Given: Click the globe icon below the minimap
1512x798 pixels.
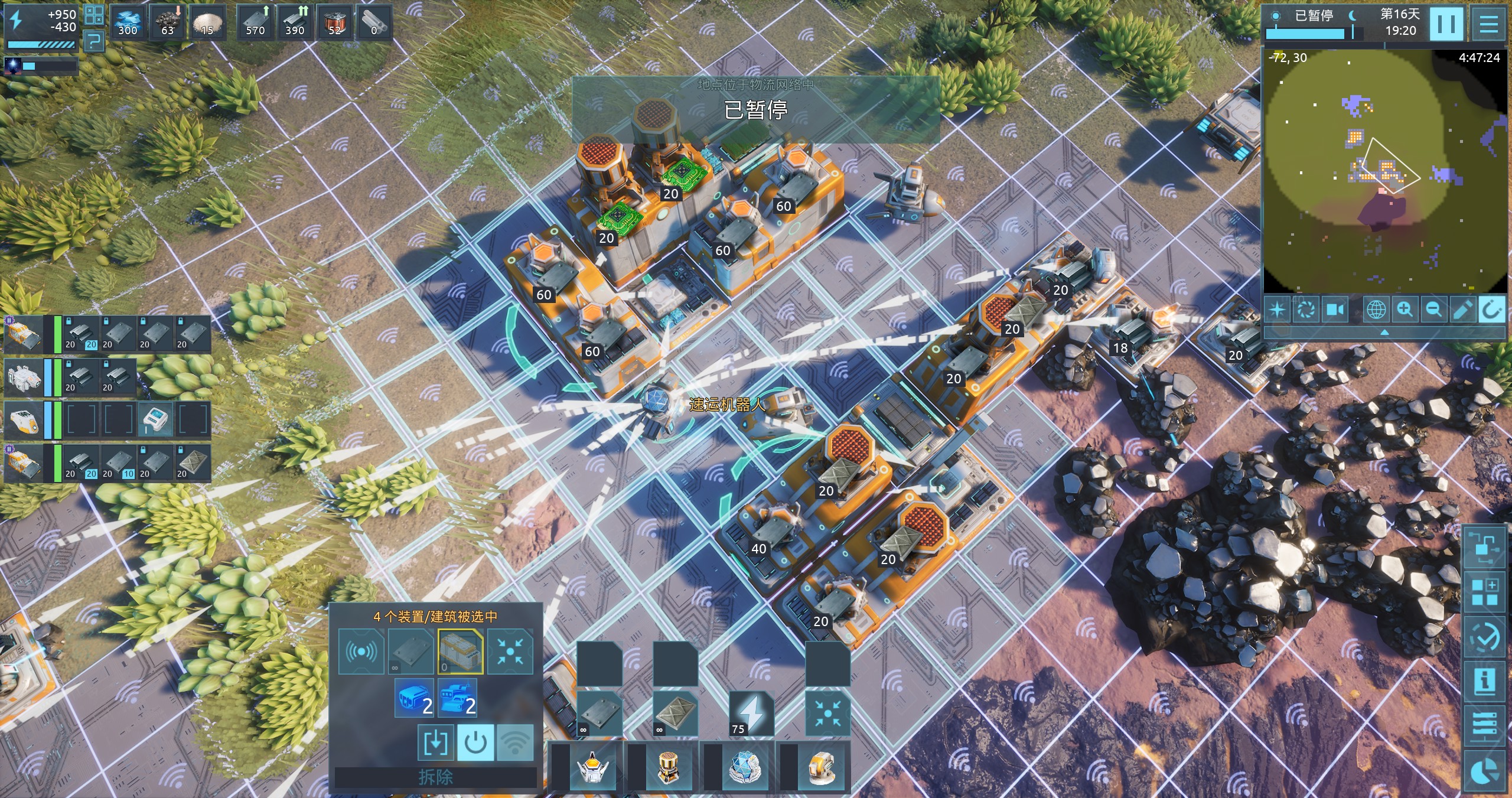Looking at the screenshot, I should click(1376, 309).
